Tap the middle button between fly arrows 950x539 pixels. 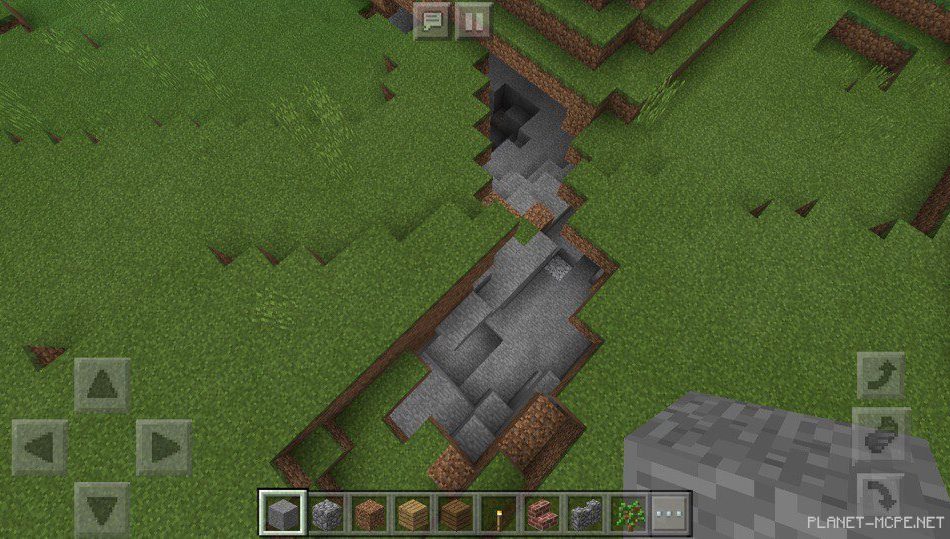(881, 436)
